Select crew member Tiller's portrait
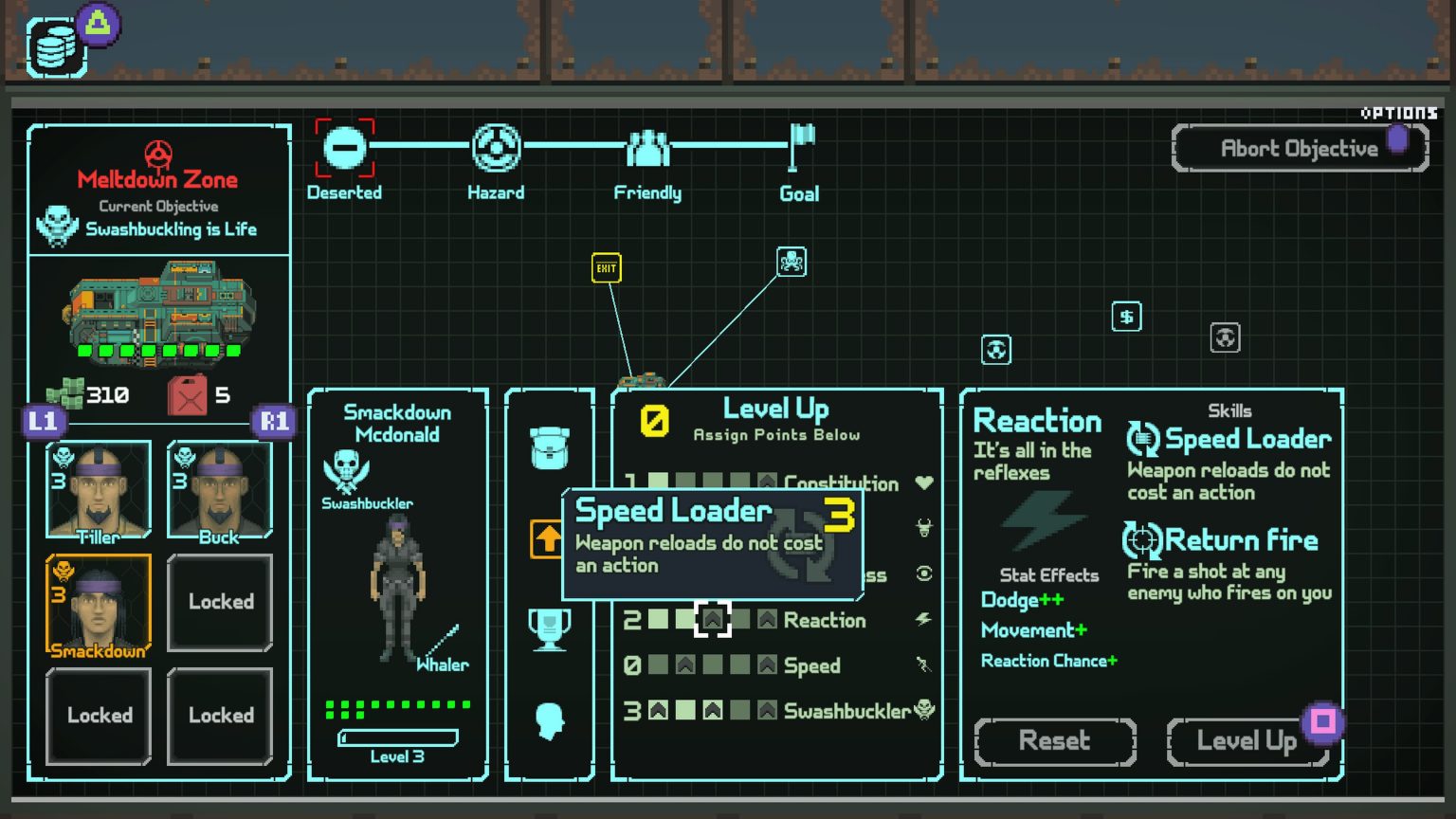This screenshot has height=819, width=1456. pyautogui.click(x=99, y=486)
